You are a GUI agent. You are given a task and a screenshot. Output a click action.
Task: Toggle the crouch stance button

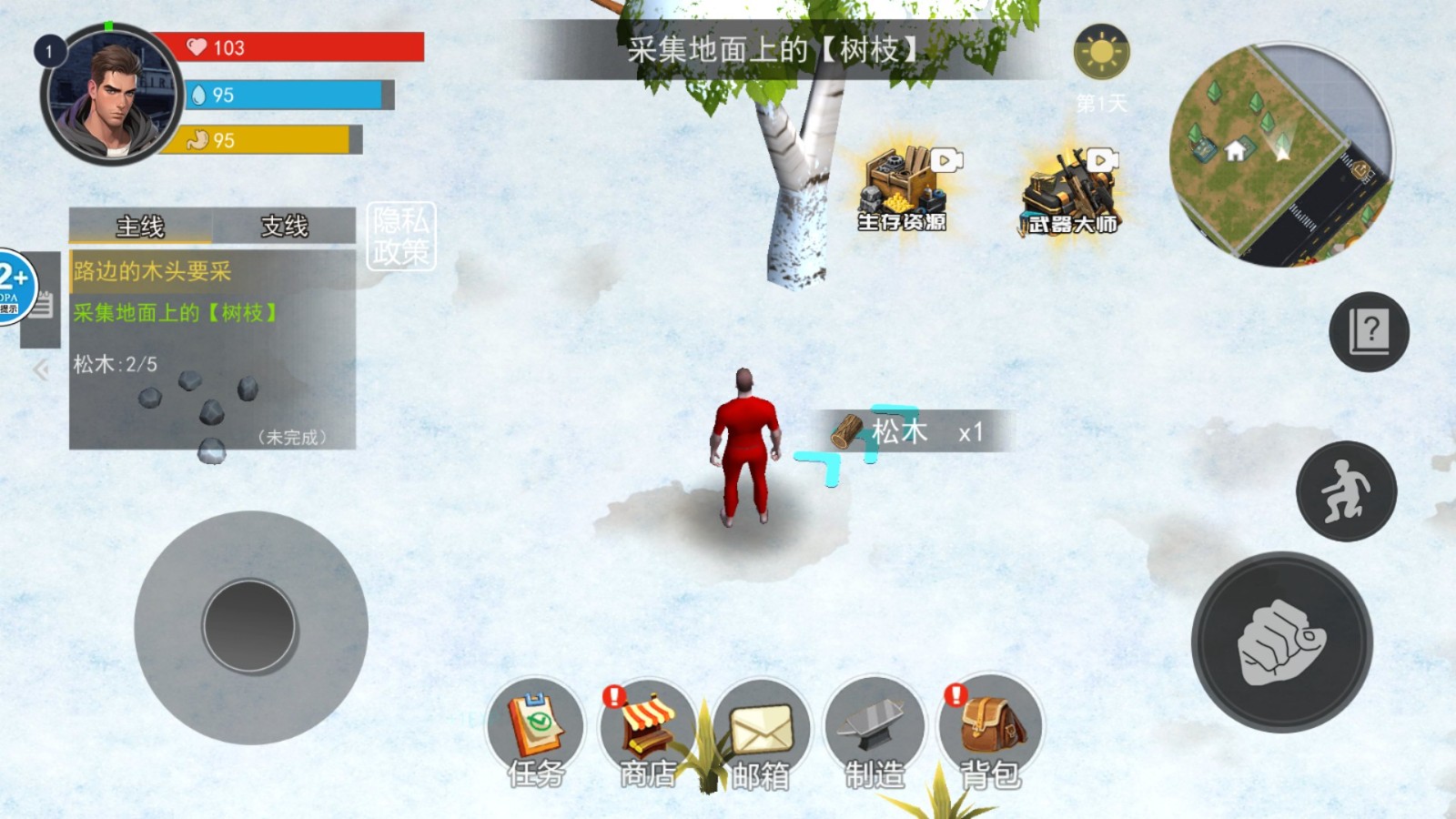[x=1347, y=490]
